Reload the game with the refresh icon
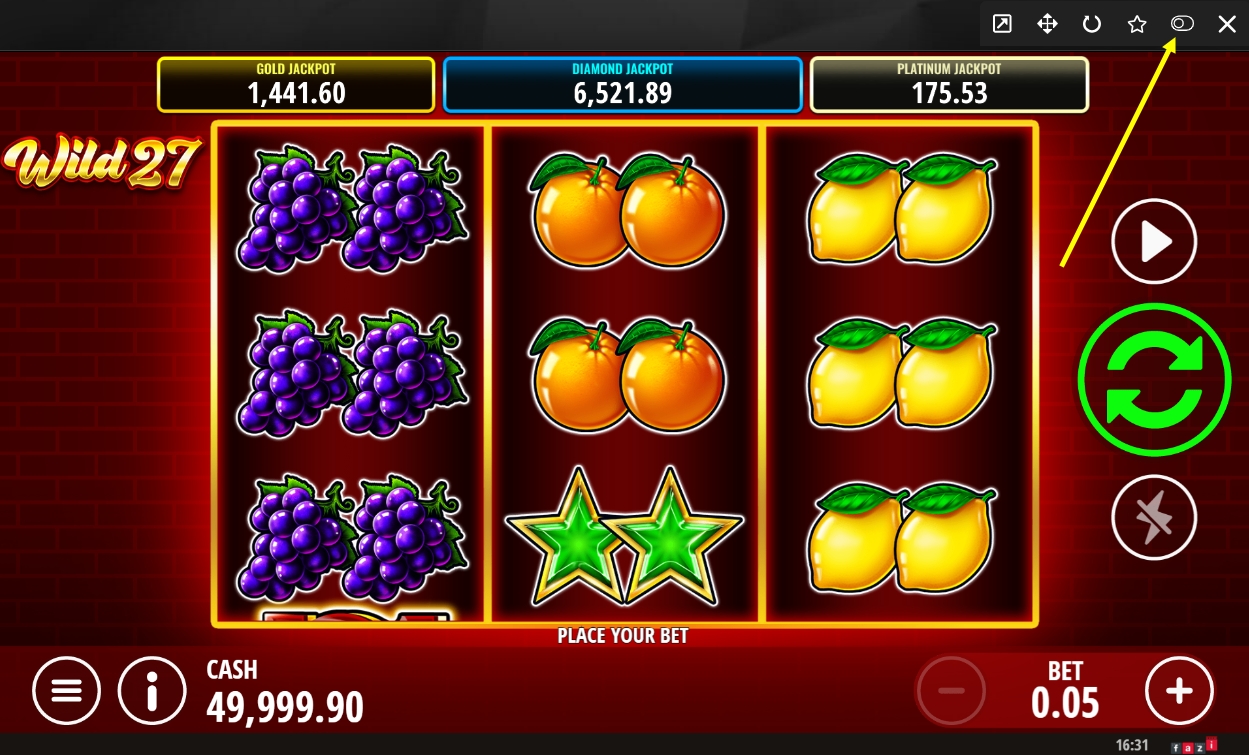The width and height of the screenshot is (1249, 755). (x=1092, y=24)
